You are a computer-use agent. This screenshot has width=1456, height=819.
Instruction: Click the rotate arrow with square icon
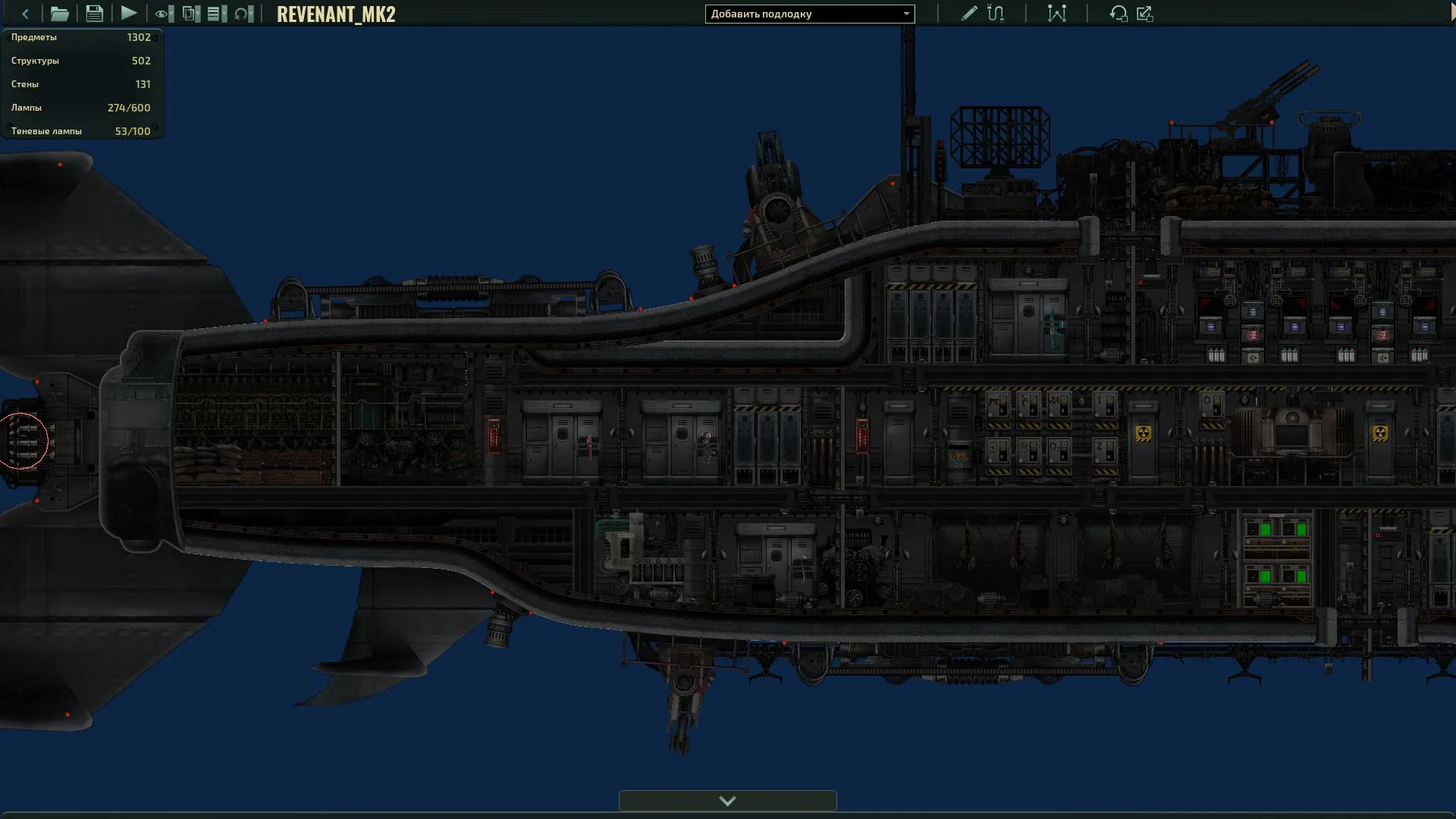tap(1118, 14)
